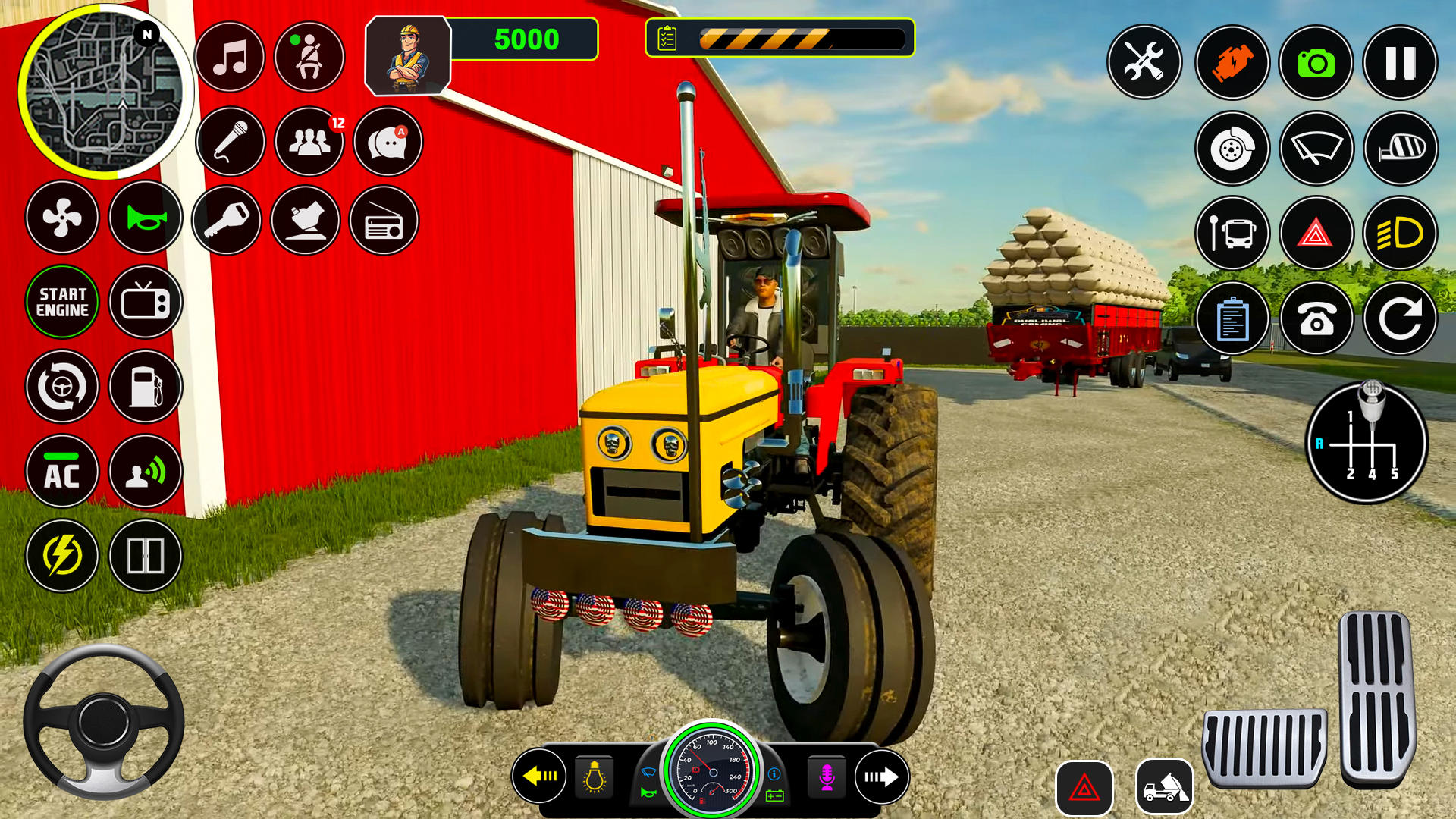Open the bus stop icon
This screenshot has width=1456, height=819.
click(x=1232, y=234)
